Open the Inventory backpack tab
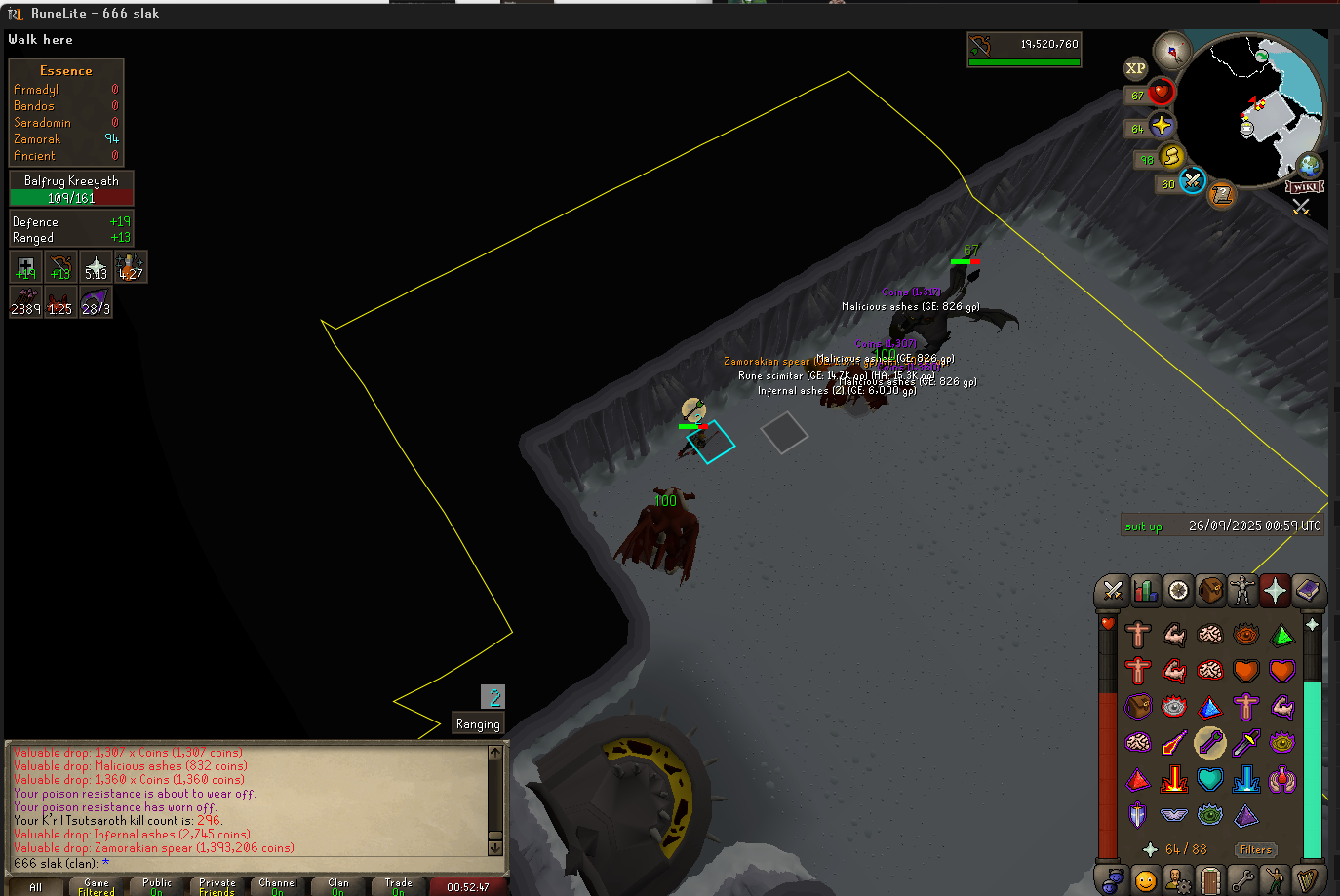The width and height of the screenshot is (1340, 896). pos(1210,591)
